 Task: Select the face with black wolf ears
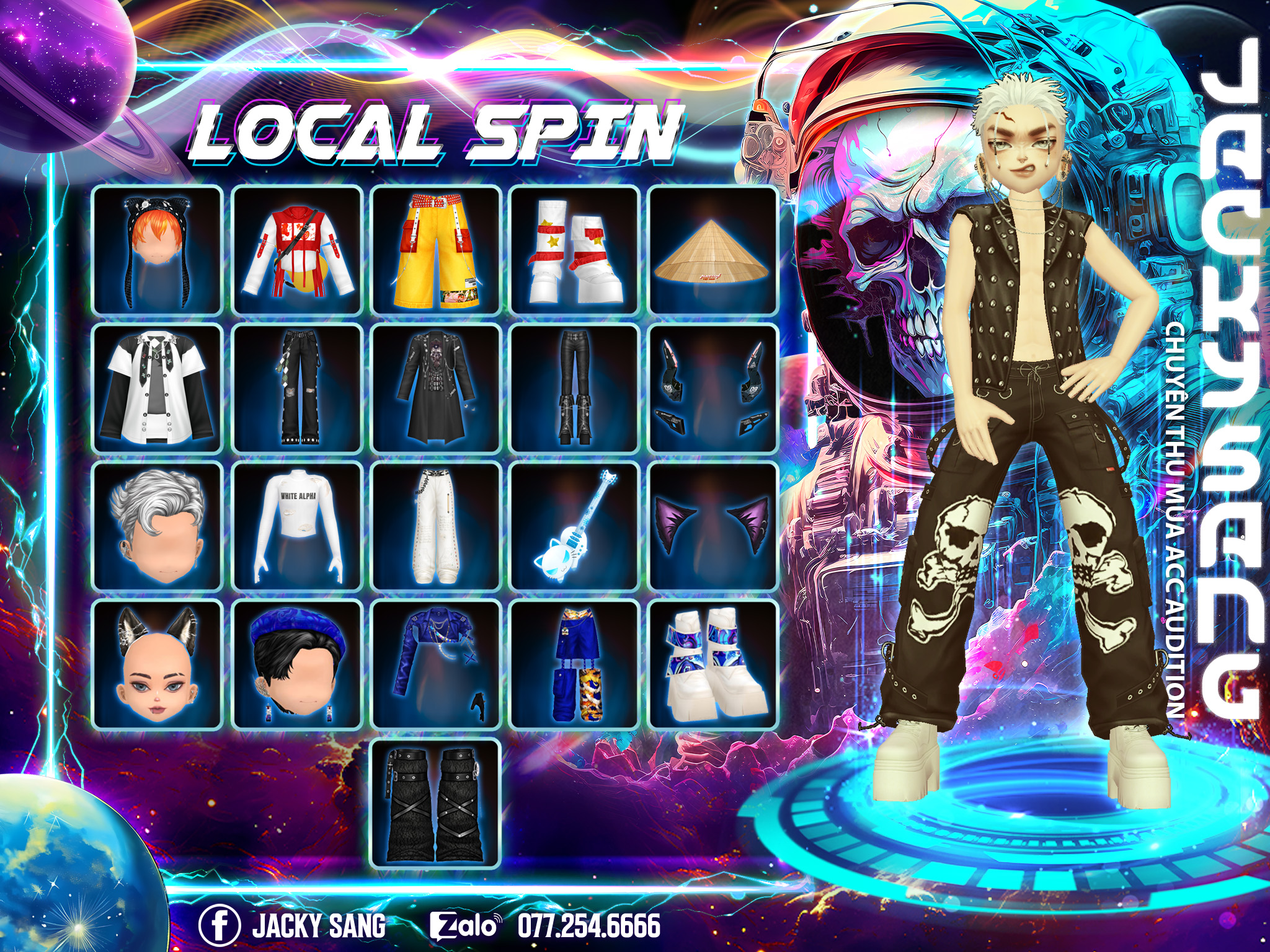click(x=157, y=664)
